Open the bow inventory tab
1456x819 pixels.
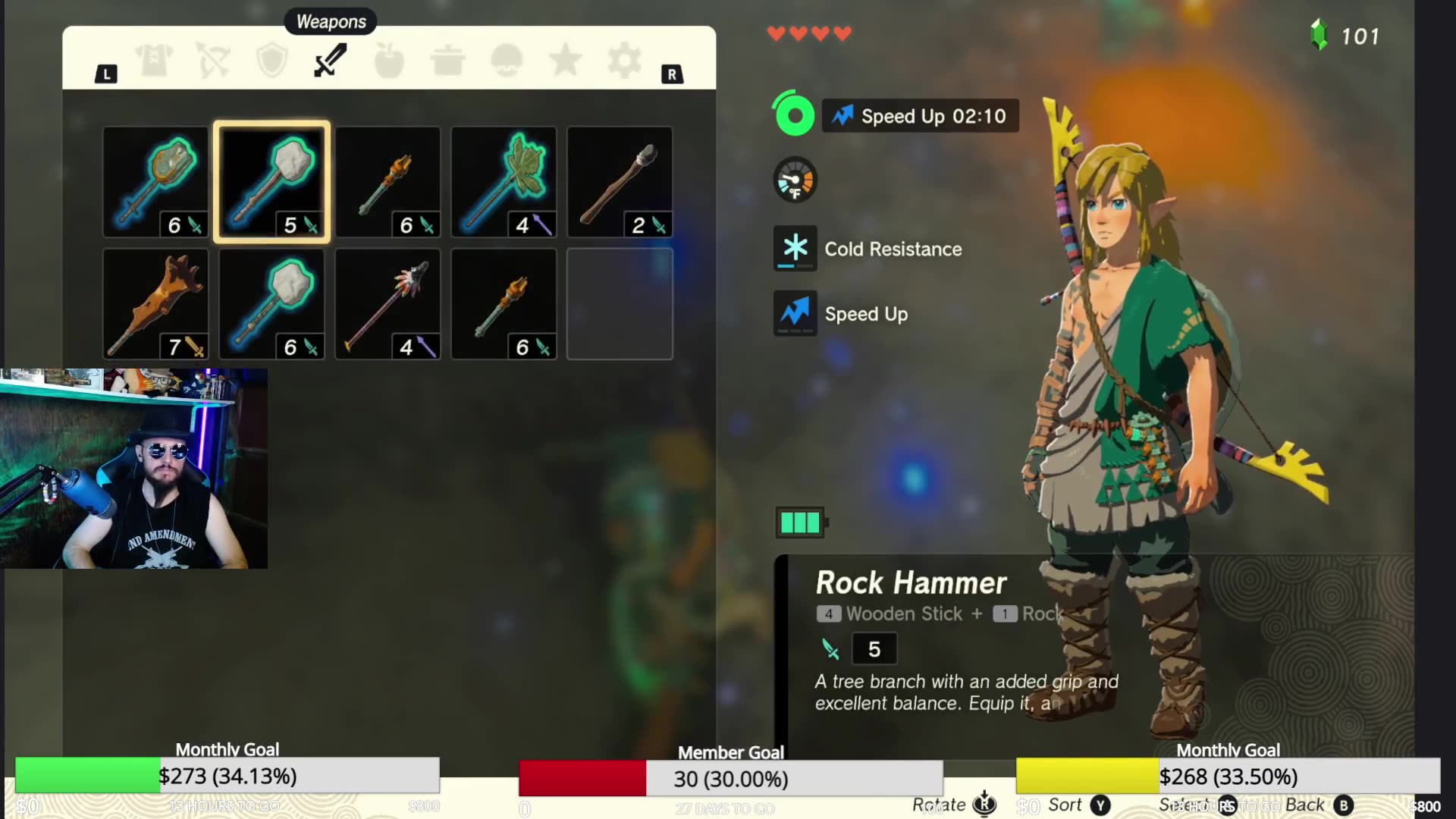213,60
